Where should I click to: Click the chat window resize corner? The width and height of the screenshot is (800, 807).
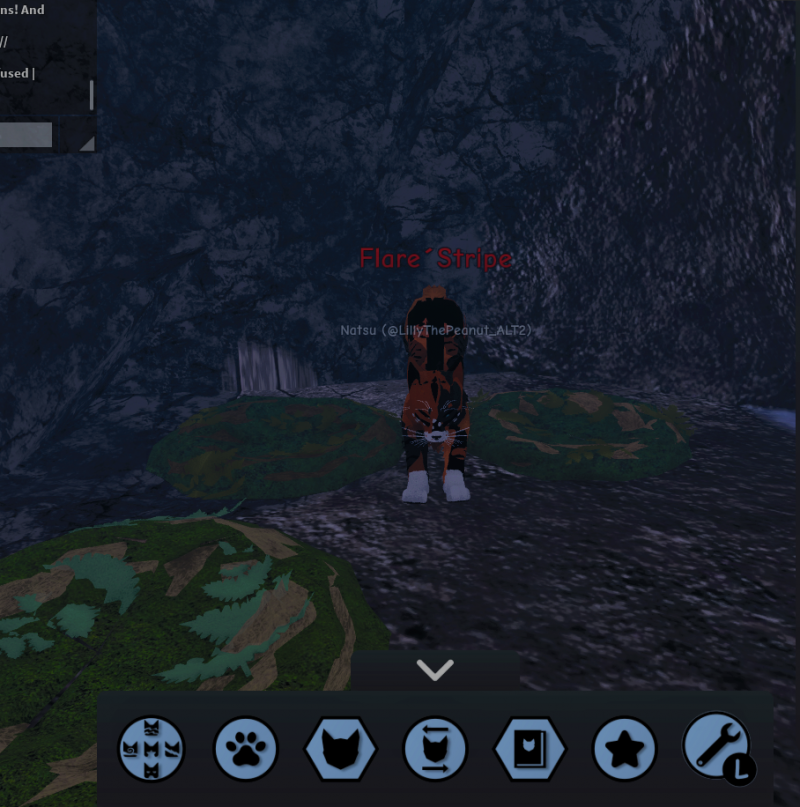tap(87, 144)
